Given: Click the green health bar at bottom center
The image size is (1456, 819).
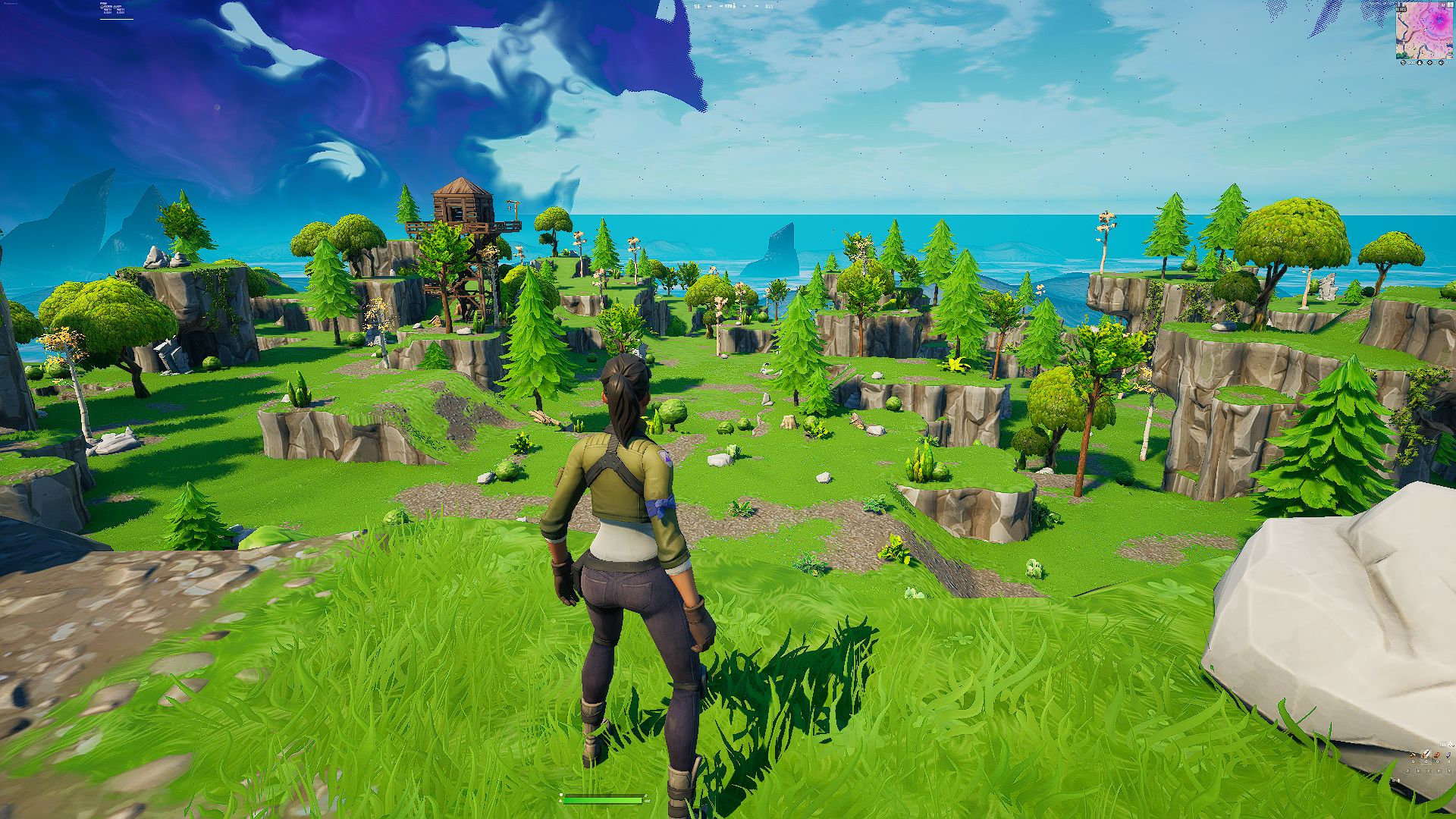Looking at the screenshot, I should click(603, 801).
